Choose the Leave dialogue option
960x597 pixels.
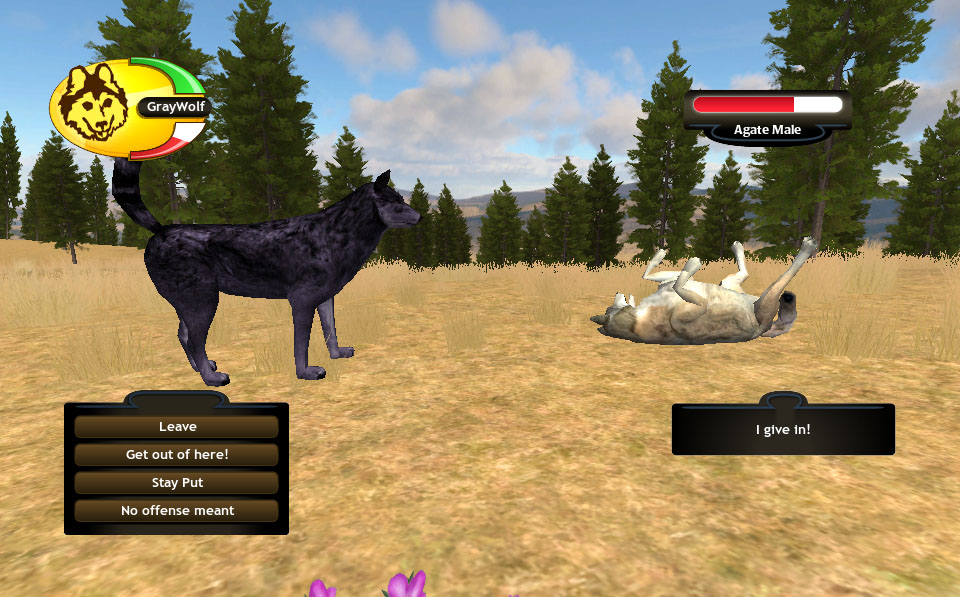pyautogui.click(x=177, y=427)
